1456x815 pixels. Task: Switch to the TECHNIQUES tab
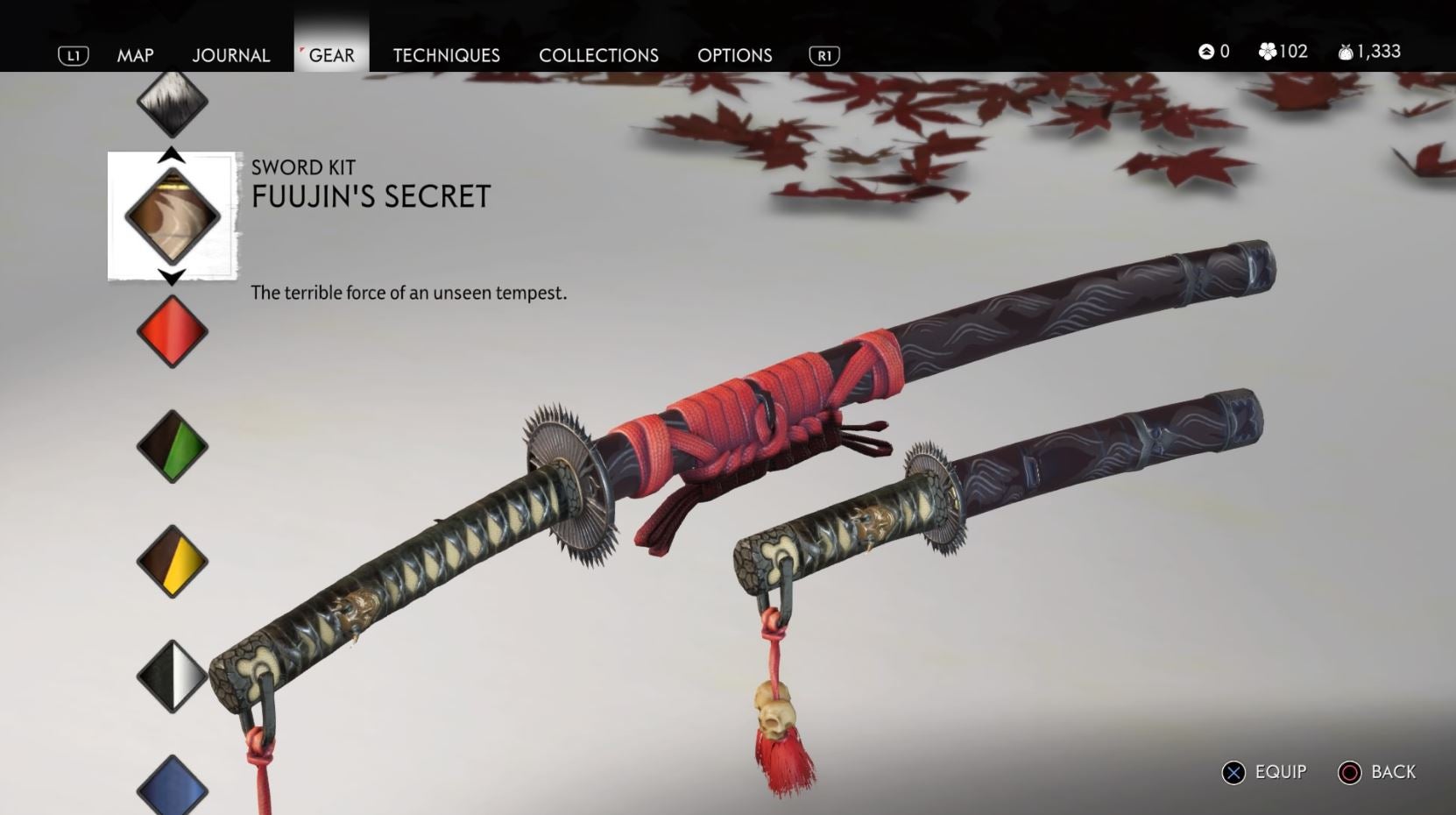pyautogui.click(x=447, y=54)
